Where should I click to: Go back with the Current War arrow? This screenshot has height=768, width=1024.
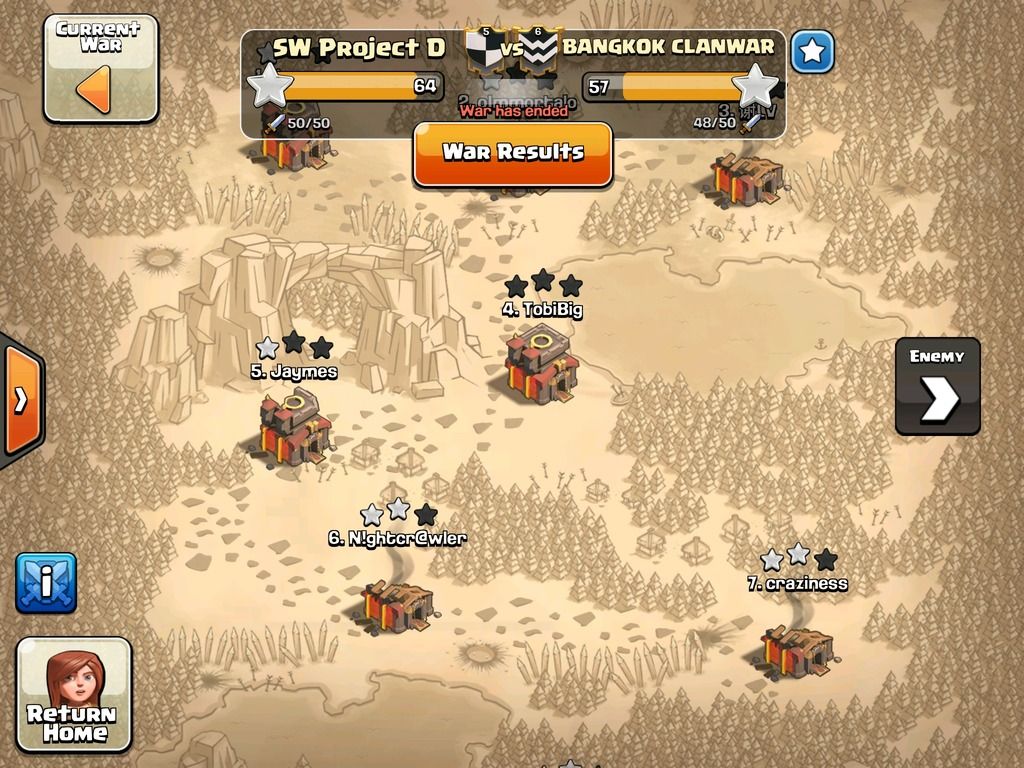[x=100, y=68]
